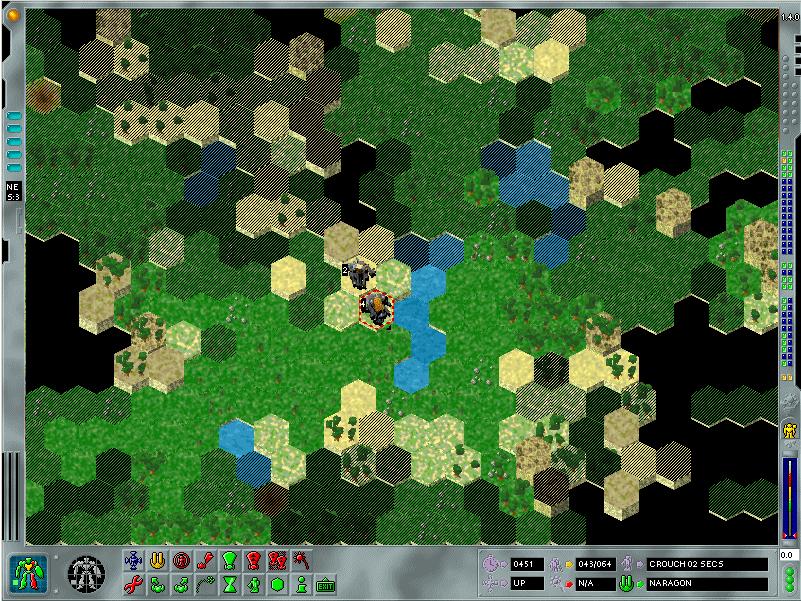The width and height of the screenshot is (801, 601).
Task: Click the yellow mech icon in side panel
Action: click(789, 432)
